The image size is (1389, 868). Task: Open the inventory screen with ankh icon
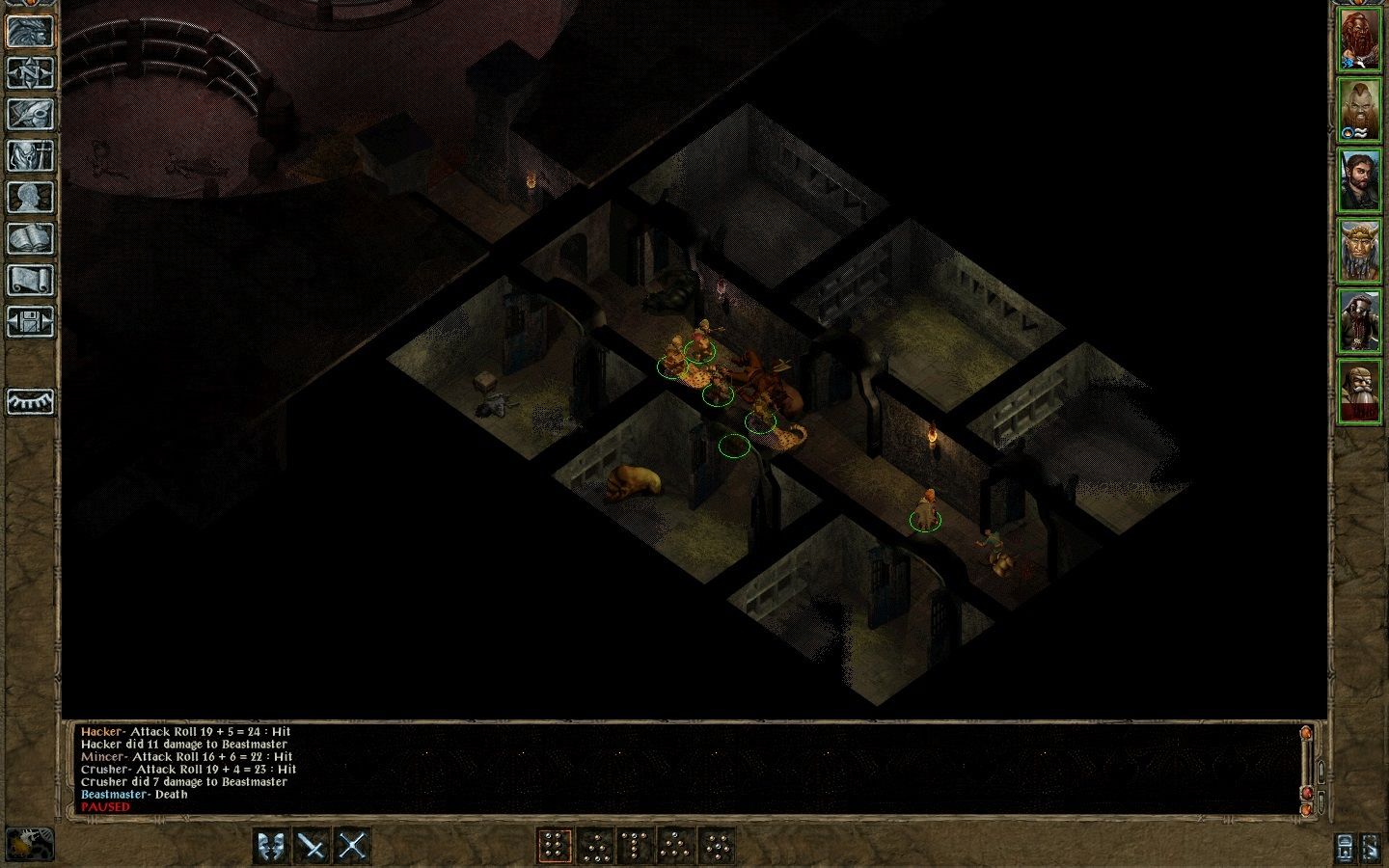click(31, 155)
